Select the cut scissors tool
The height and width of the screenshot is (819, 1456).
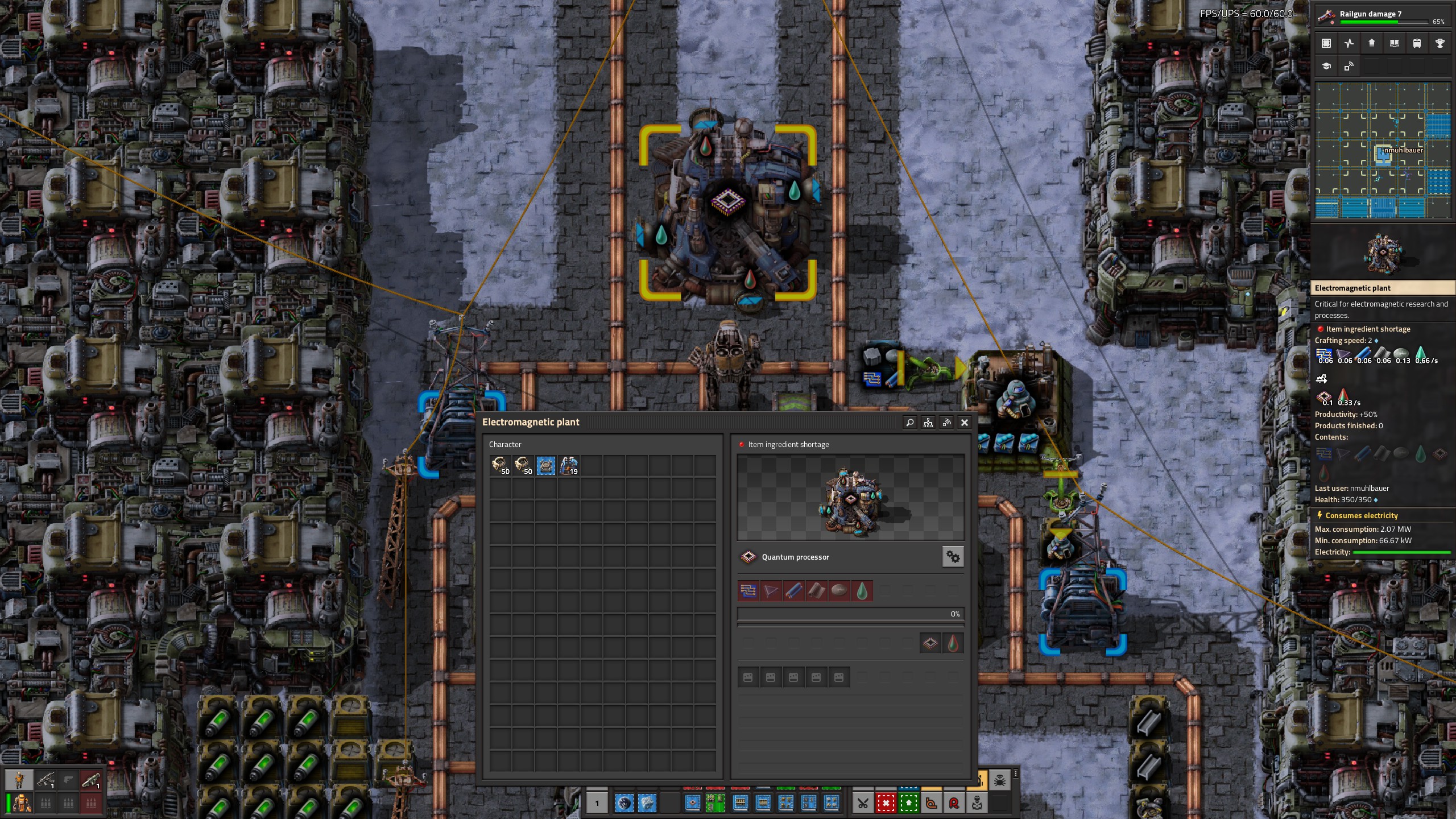[863, 803]
